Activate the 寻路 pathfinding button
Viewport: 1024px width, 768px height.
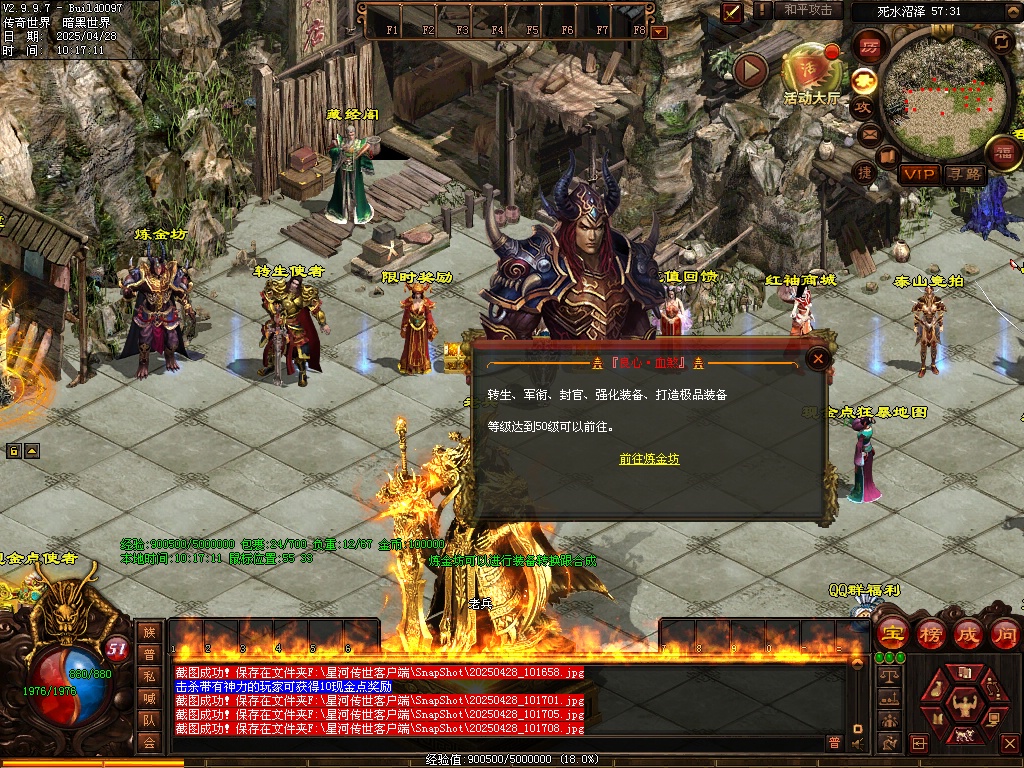965,174
